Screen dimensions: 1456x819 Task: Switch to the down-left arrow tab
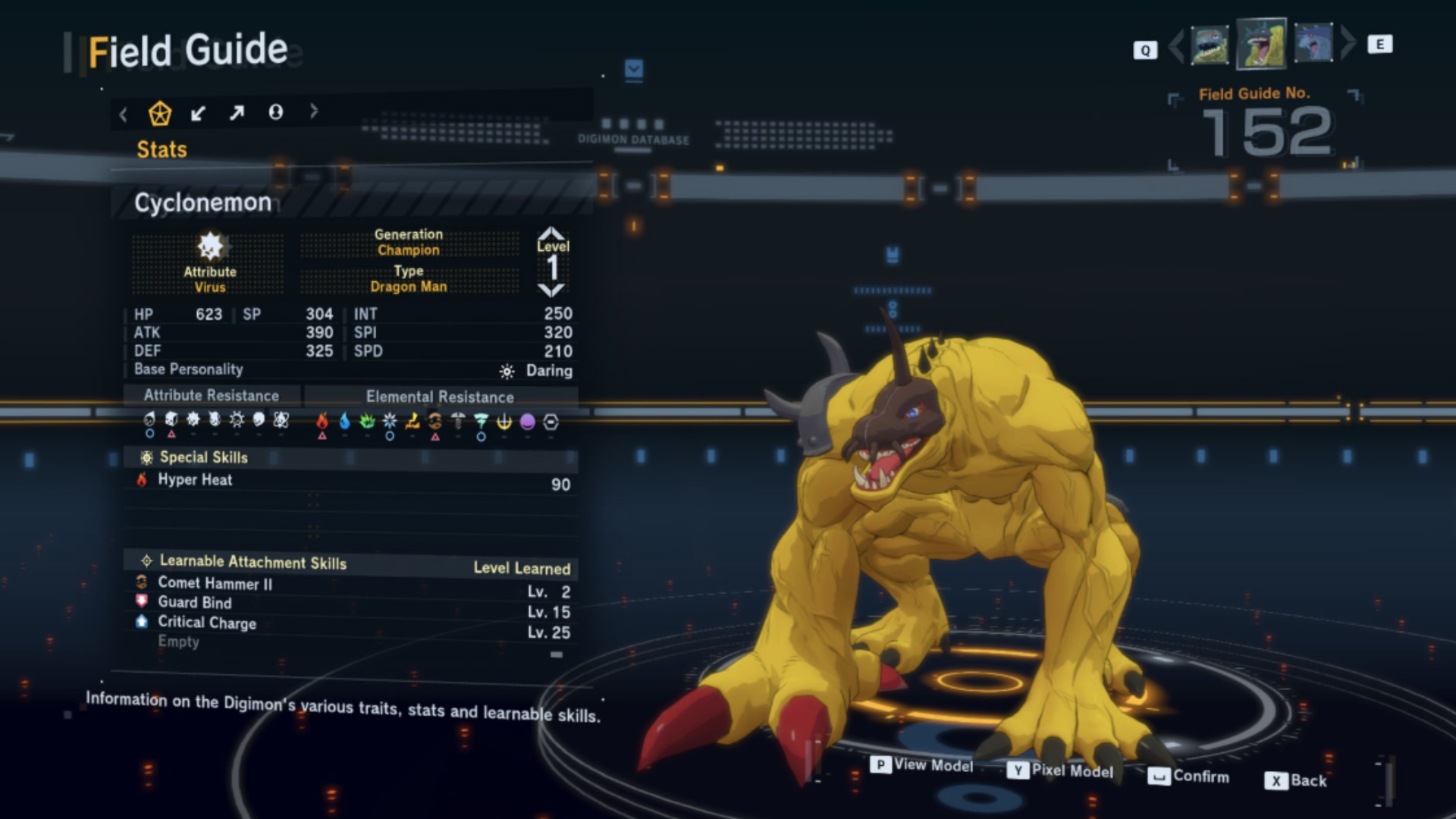point(198,114)
